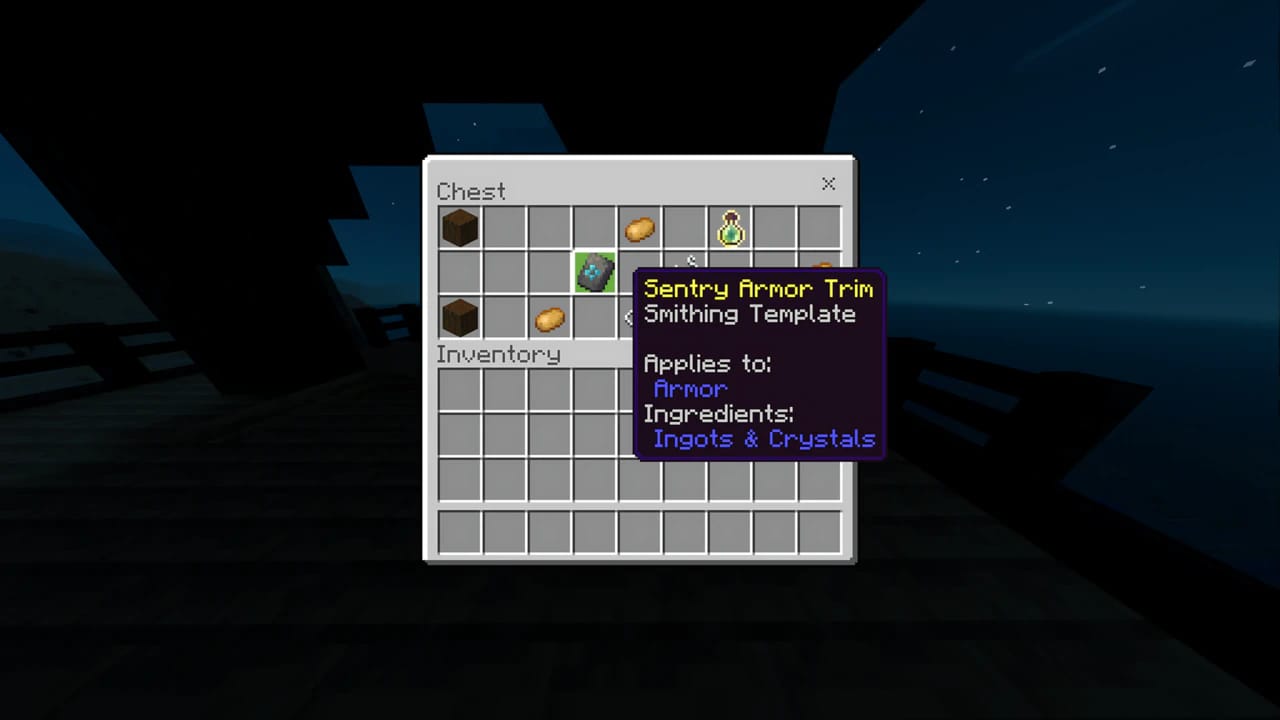This screenshot has height=720, width=1280.
Task: Click the Inventory section label
Action: click(x=498, y=354)
